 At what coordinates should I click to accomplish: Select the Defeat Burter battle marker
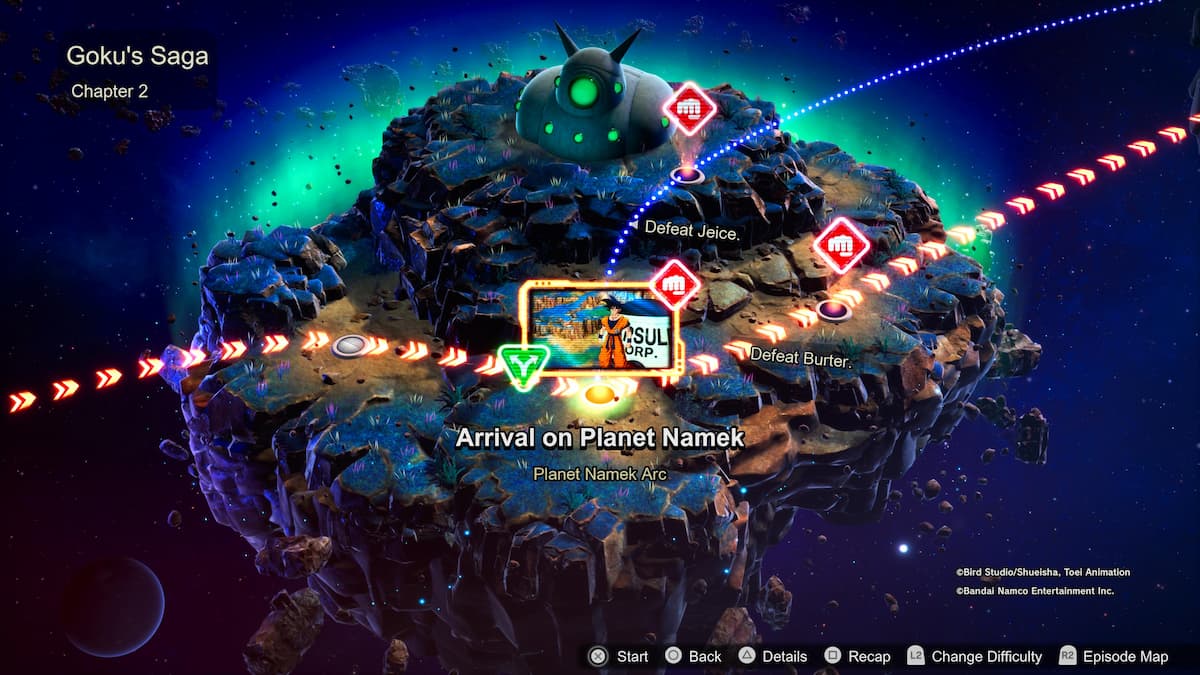842,245
